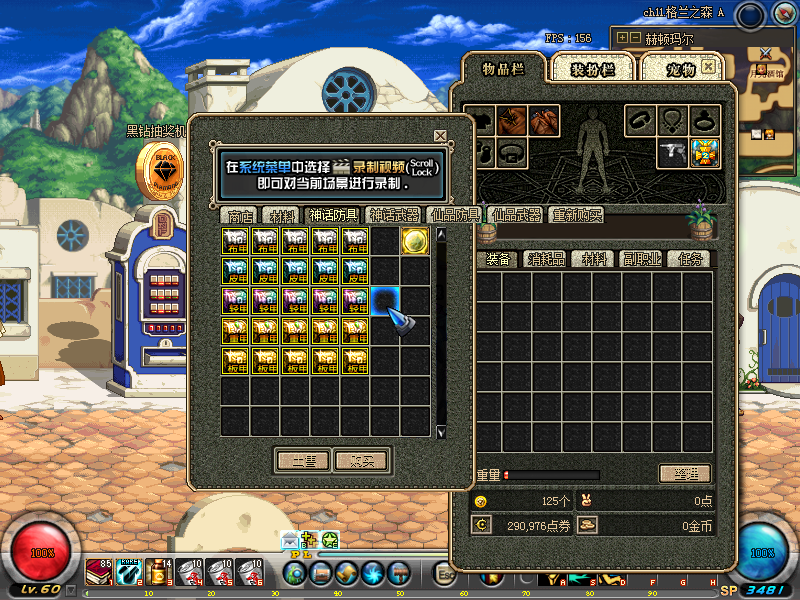
Task: Select the 重新购买 buyback tab
Action: [x=577, y=215]
